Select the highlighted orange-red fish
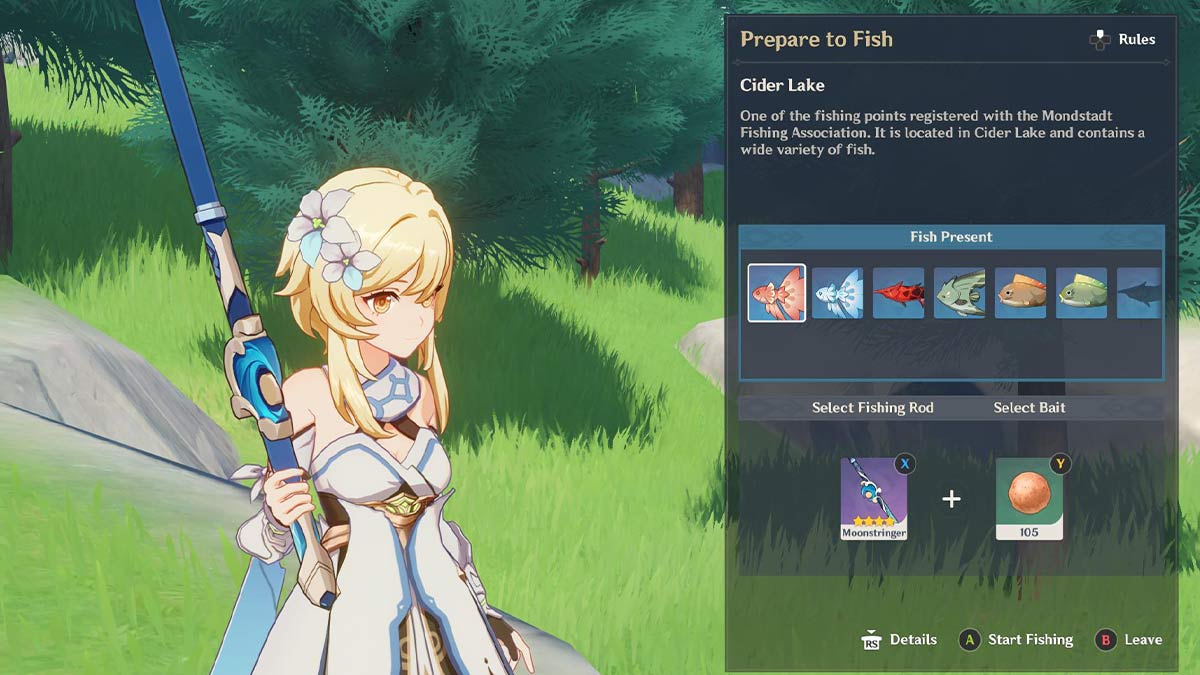 click(776, 293)
